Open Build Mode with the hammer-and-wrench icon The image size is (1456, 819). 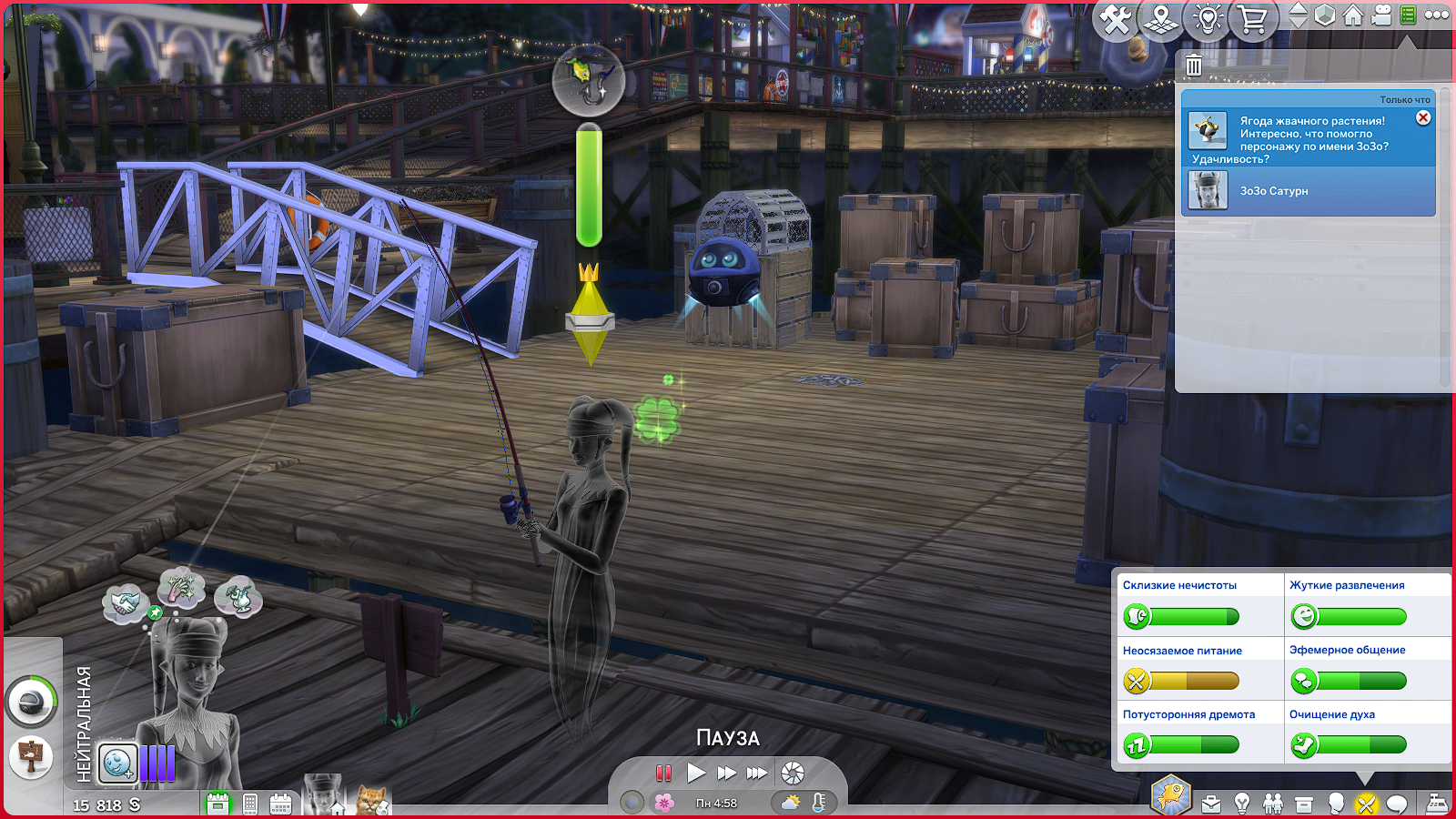tap(1116, 20)
